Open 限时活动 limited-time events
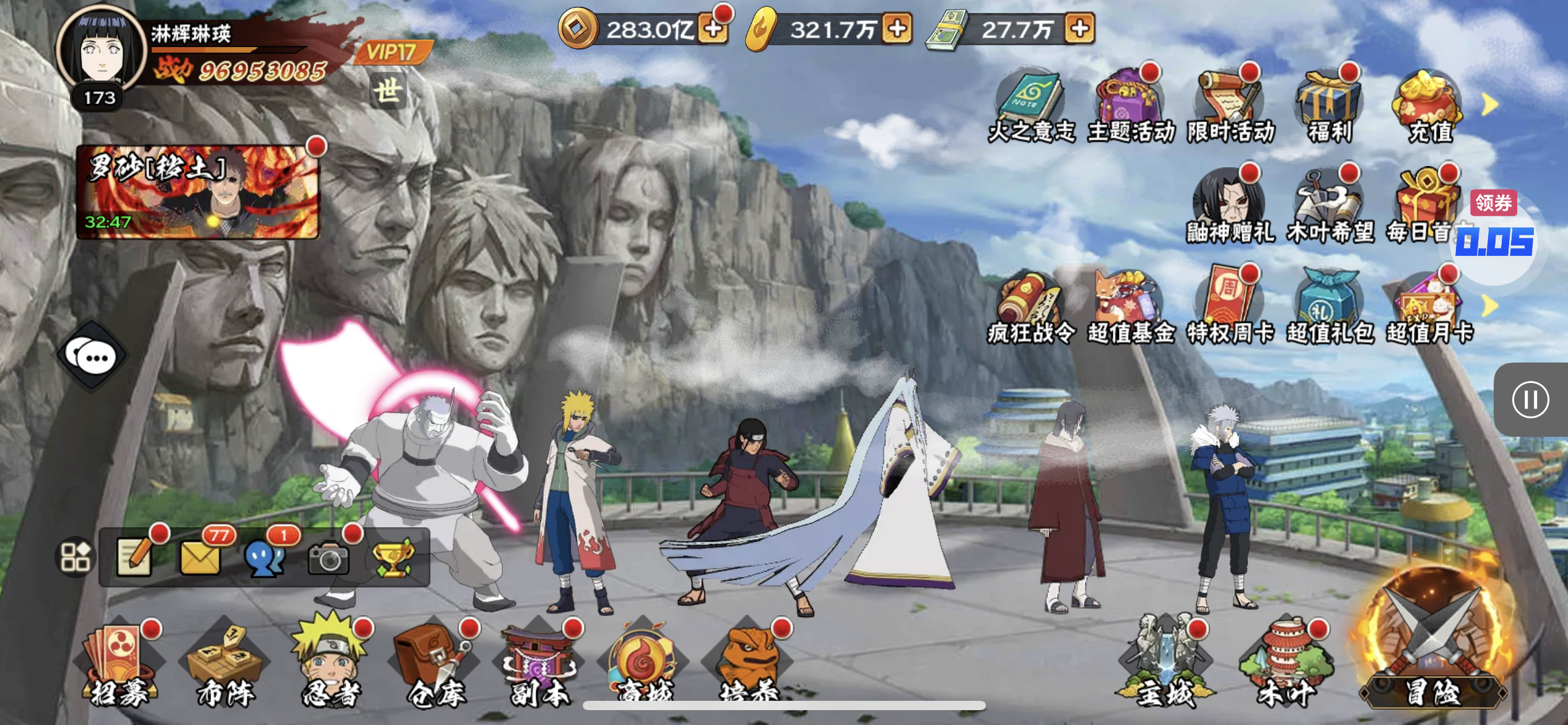Viewport: 1568px width, 725px height. pos(1230,107)
